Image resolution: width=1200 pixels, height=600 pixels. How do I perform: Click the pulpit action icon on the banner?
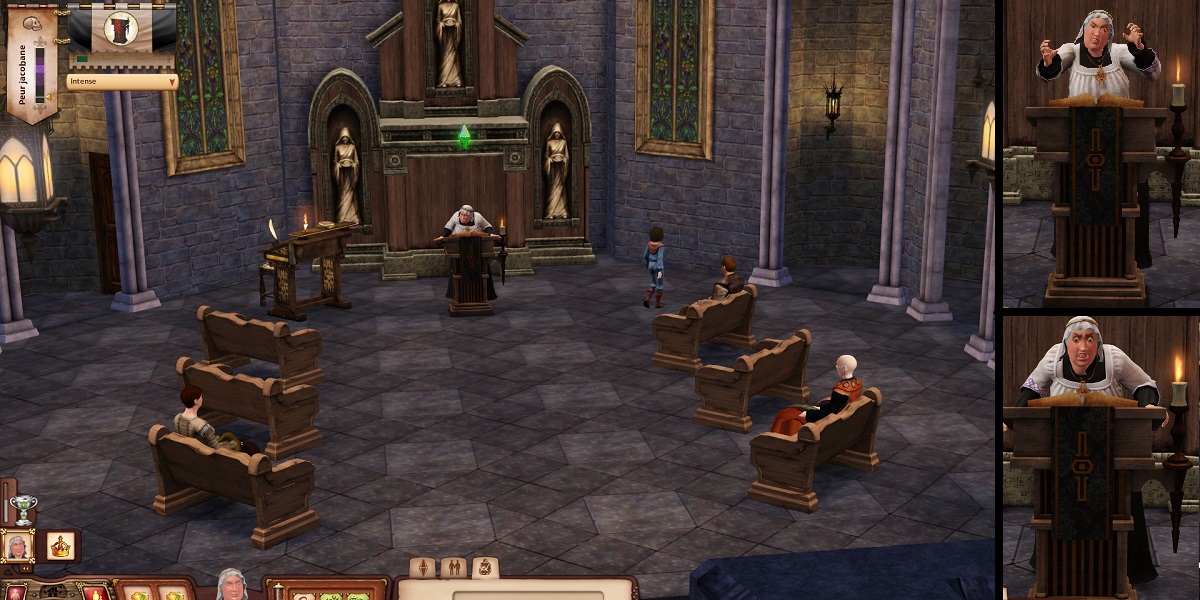[x=121, y=28]
